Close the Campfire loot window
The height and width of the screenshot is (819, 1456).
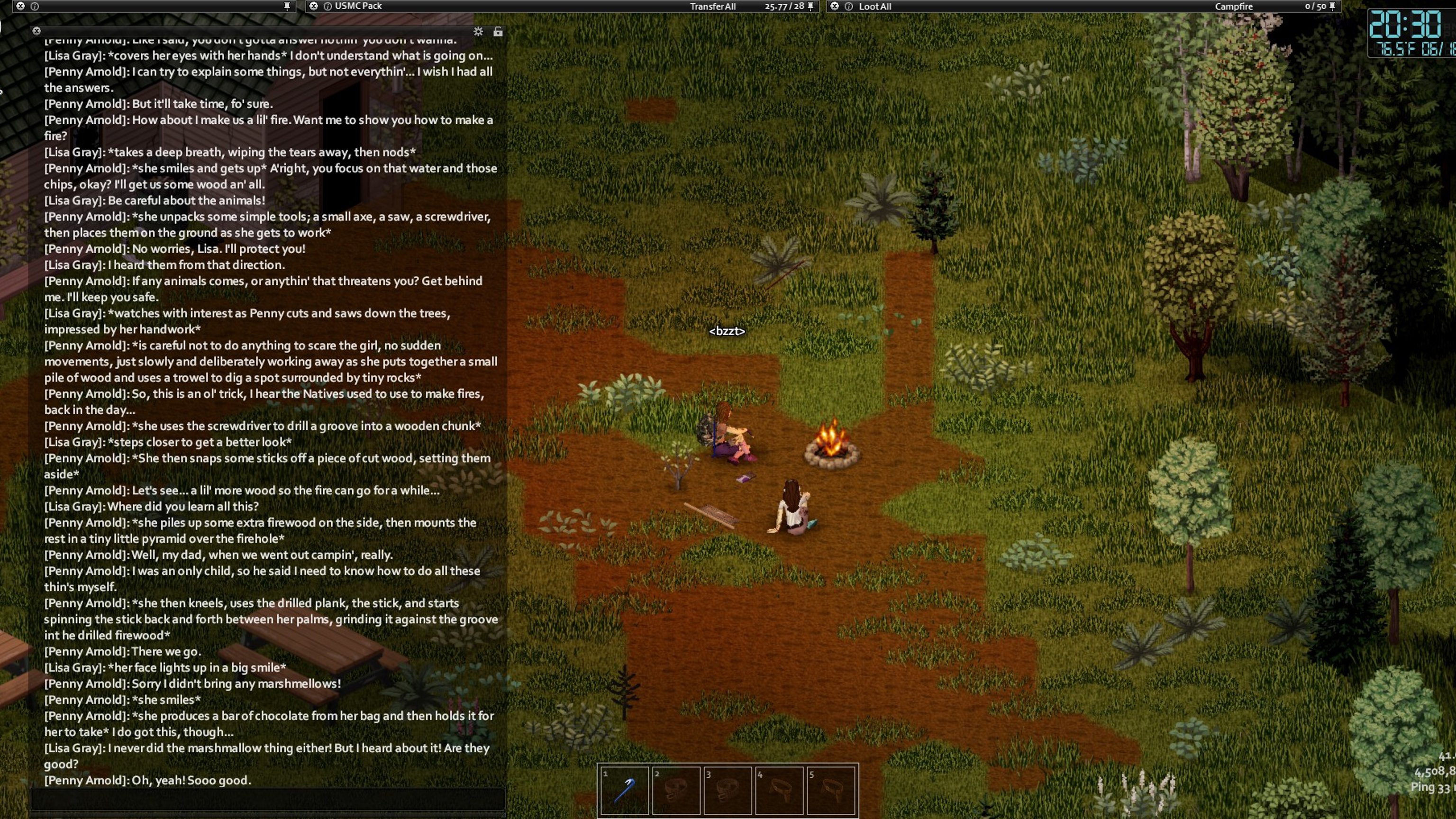(834, 6)
